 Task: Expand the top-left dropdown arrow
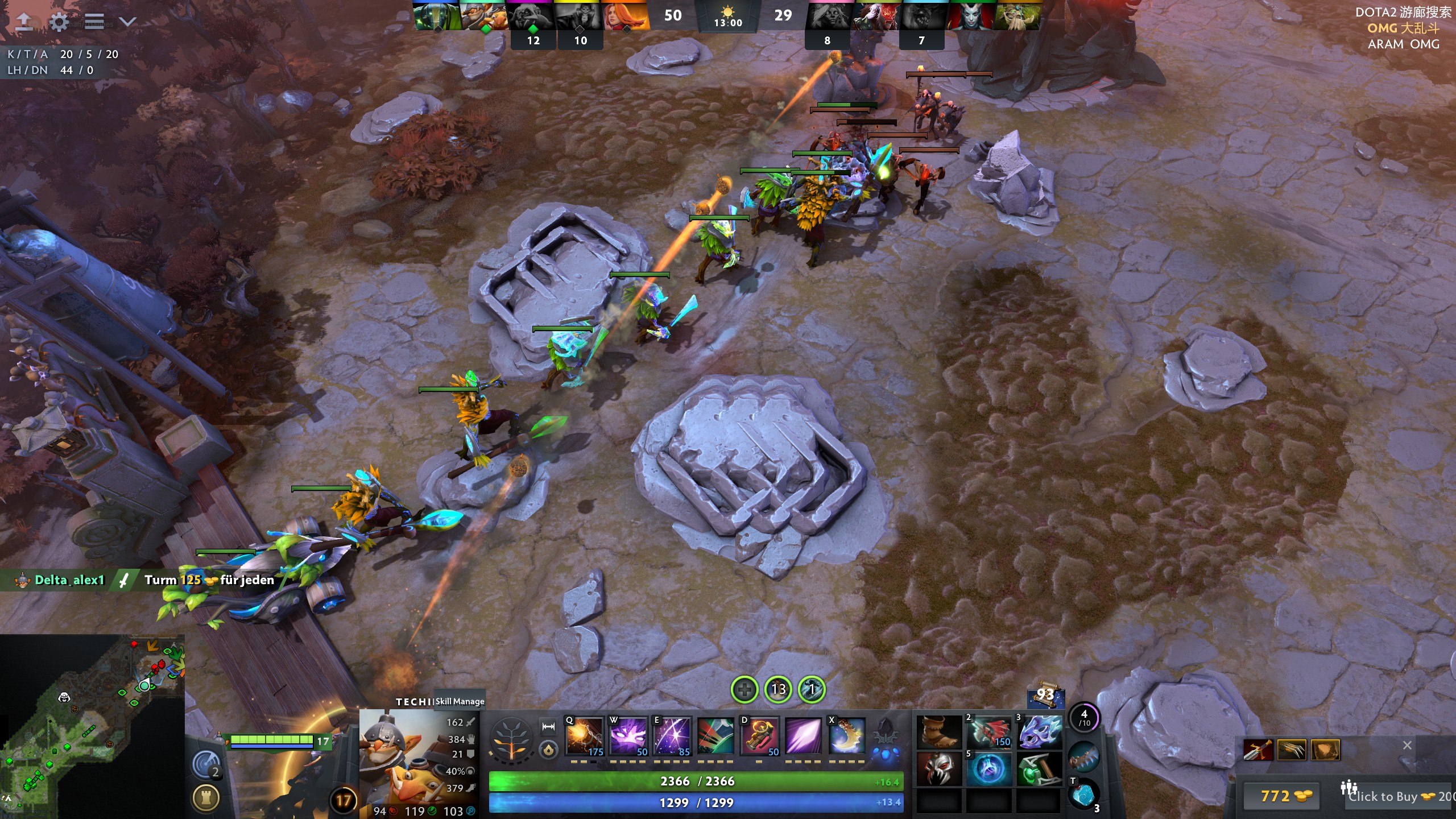(128, 22)
